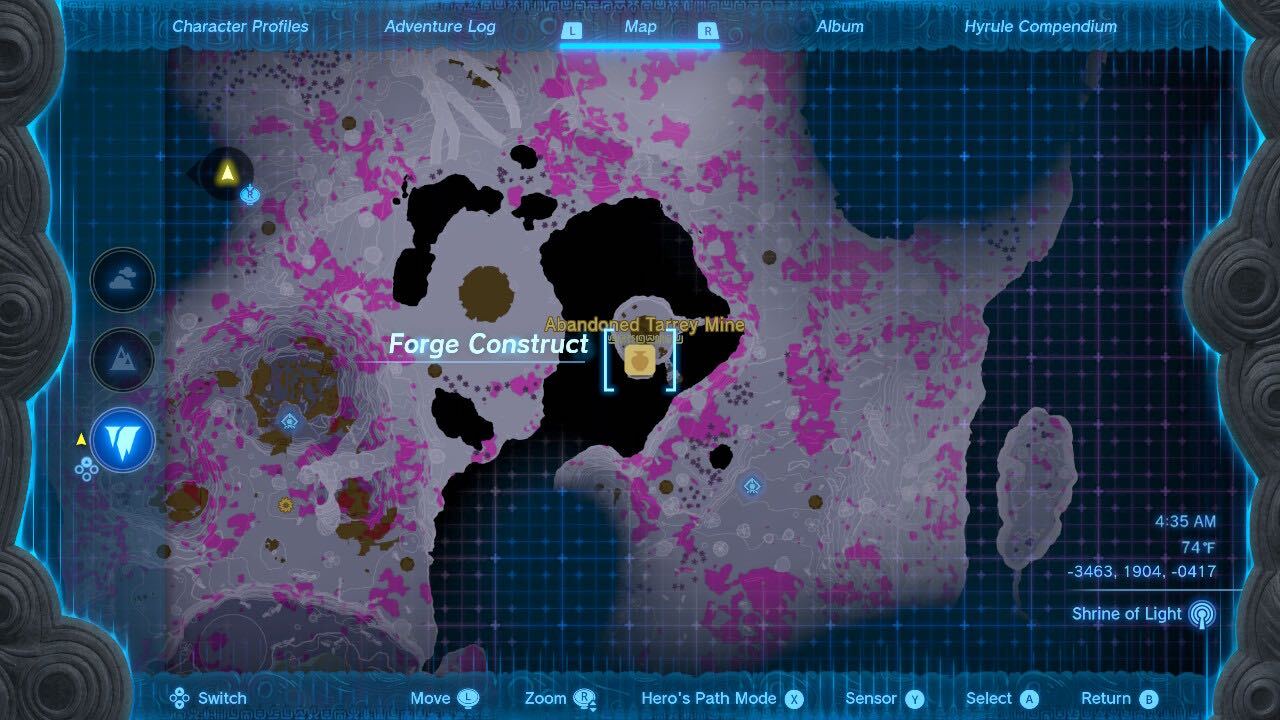Click the yellow arrow marker on left edge
Image resolution: width=1280 pixels, height=720 pixels.
coord(79,437)
